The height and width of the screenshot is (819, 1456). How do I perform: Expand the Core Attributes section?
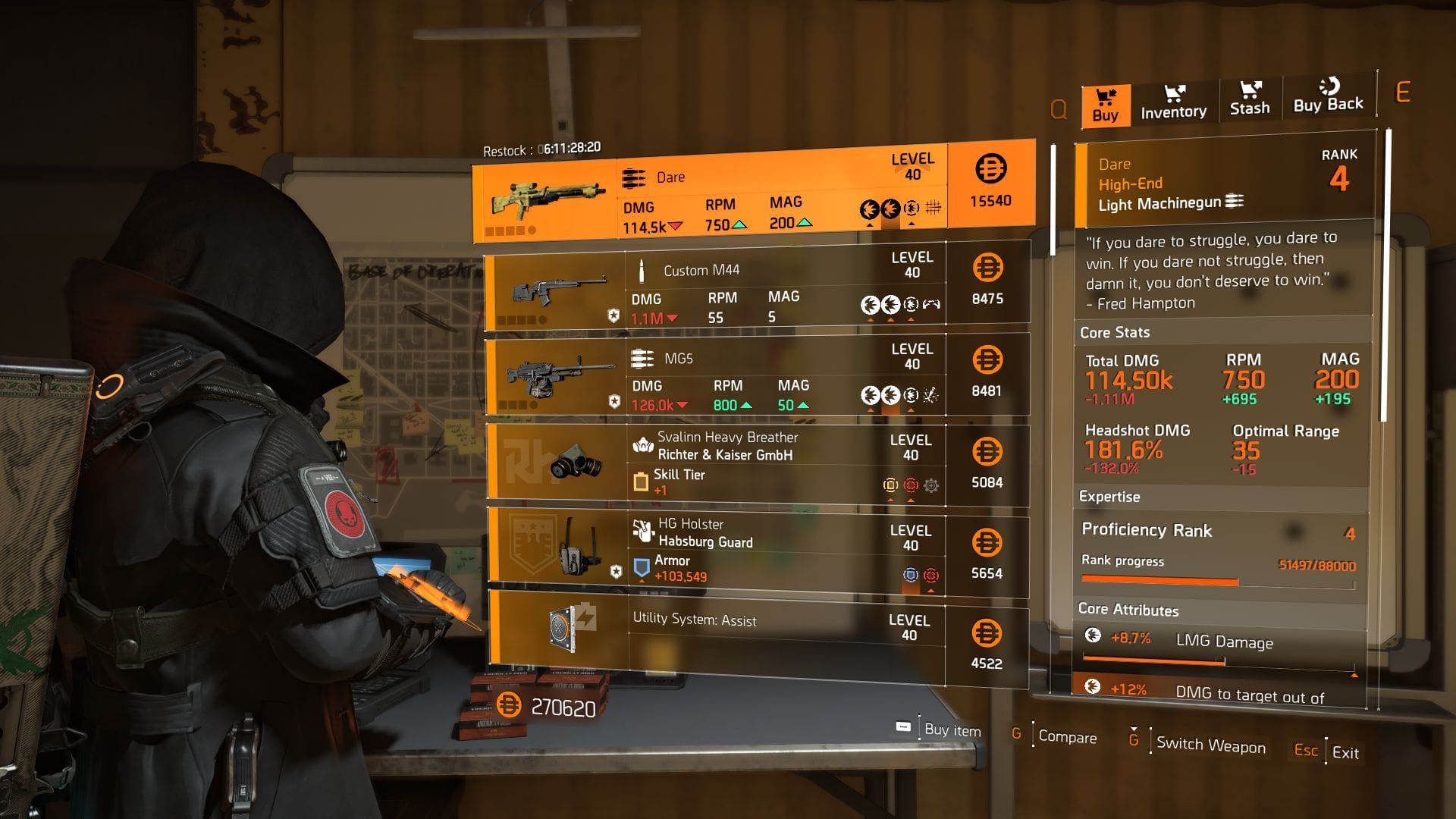click(1128, 610)
